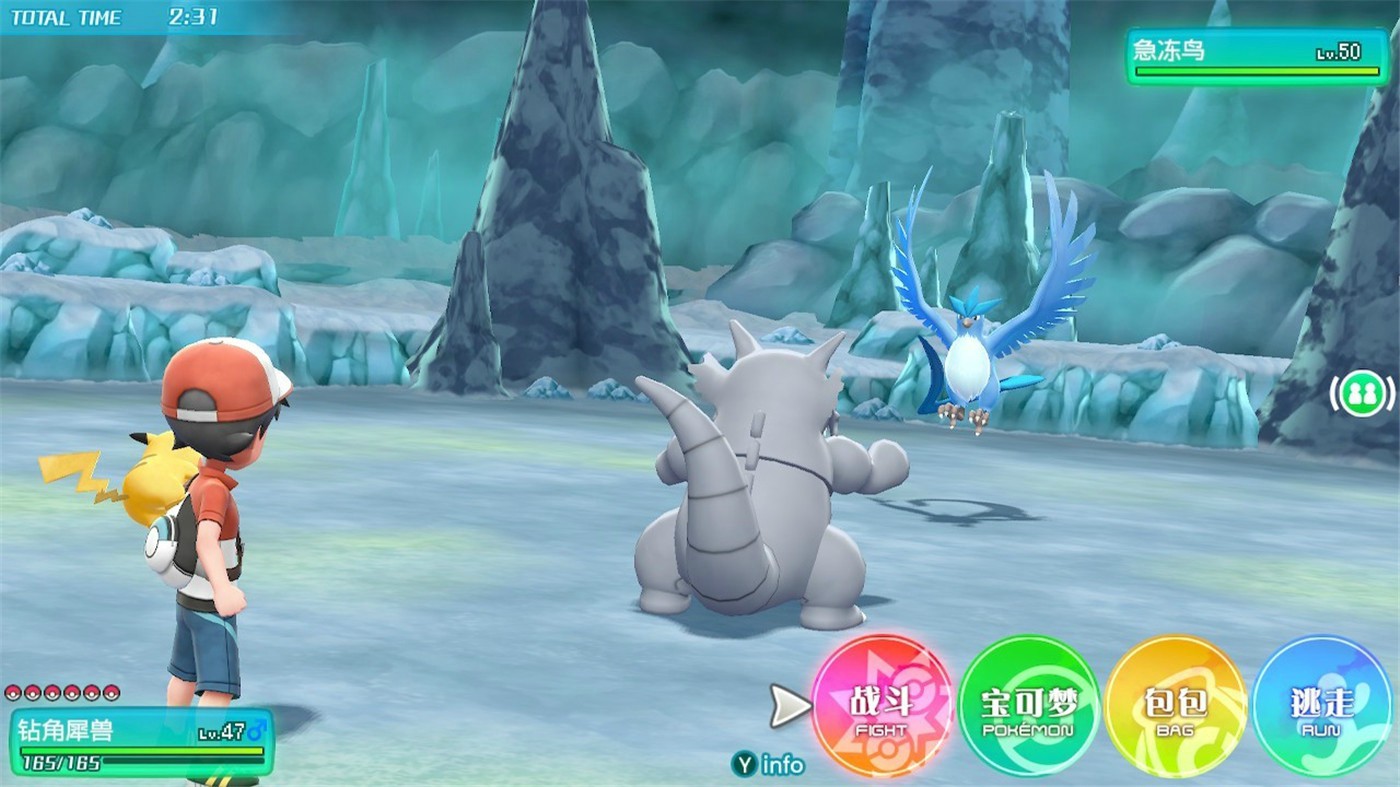The height and width of the screenshot is (787, 1400).
Task: Click the first Poké Ball in the party row
Action: pyautogui.click(x=13, y=694)
